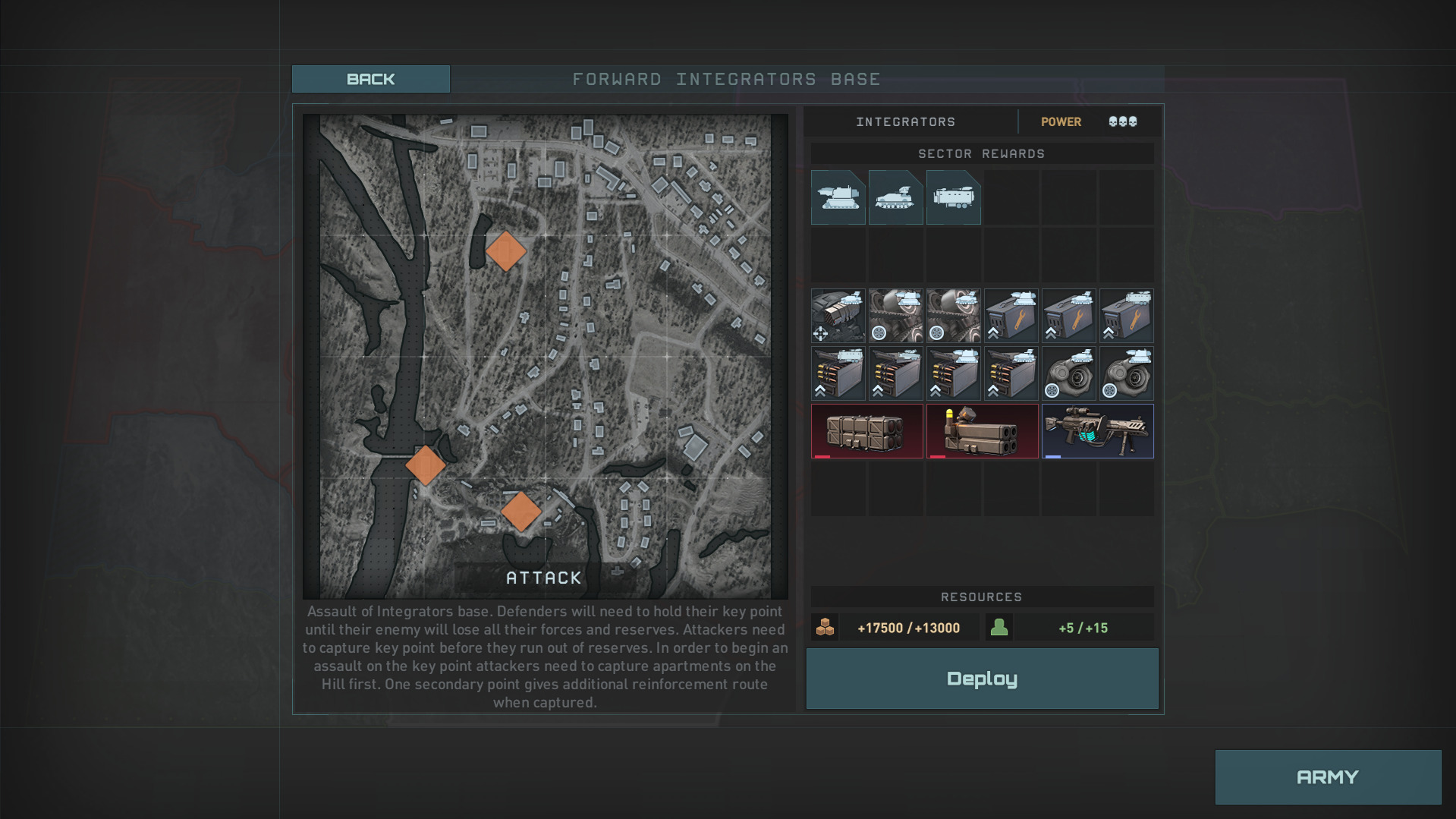Image resolution: width=1456 pixels, height=819 pixels.
Task: Open the ARMY screen
Action: [x=1328, y=776]
